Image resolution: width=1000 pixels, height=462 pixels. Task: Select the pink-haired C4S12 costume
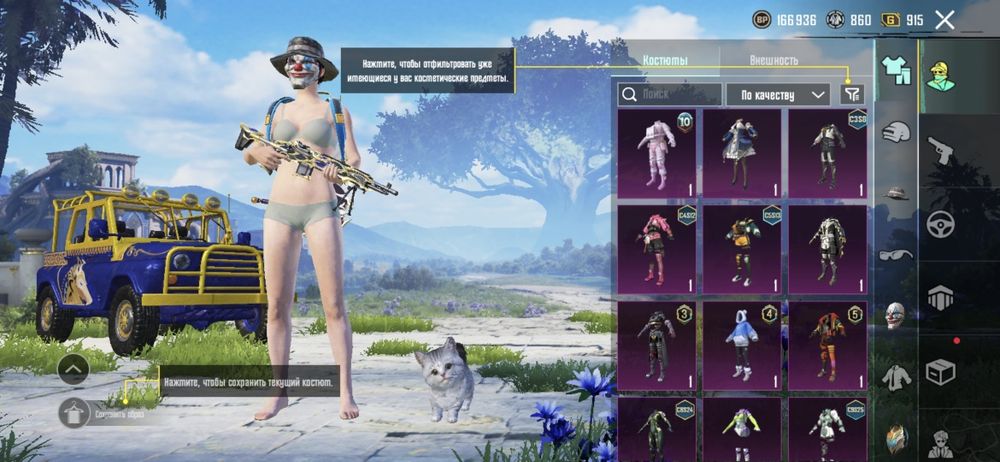pos(657,248)
